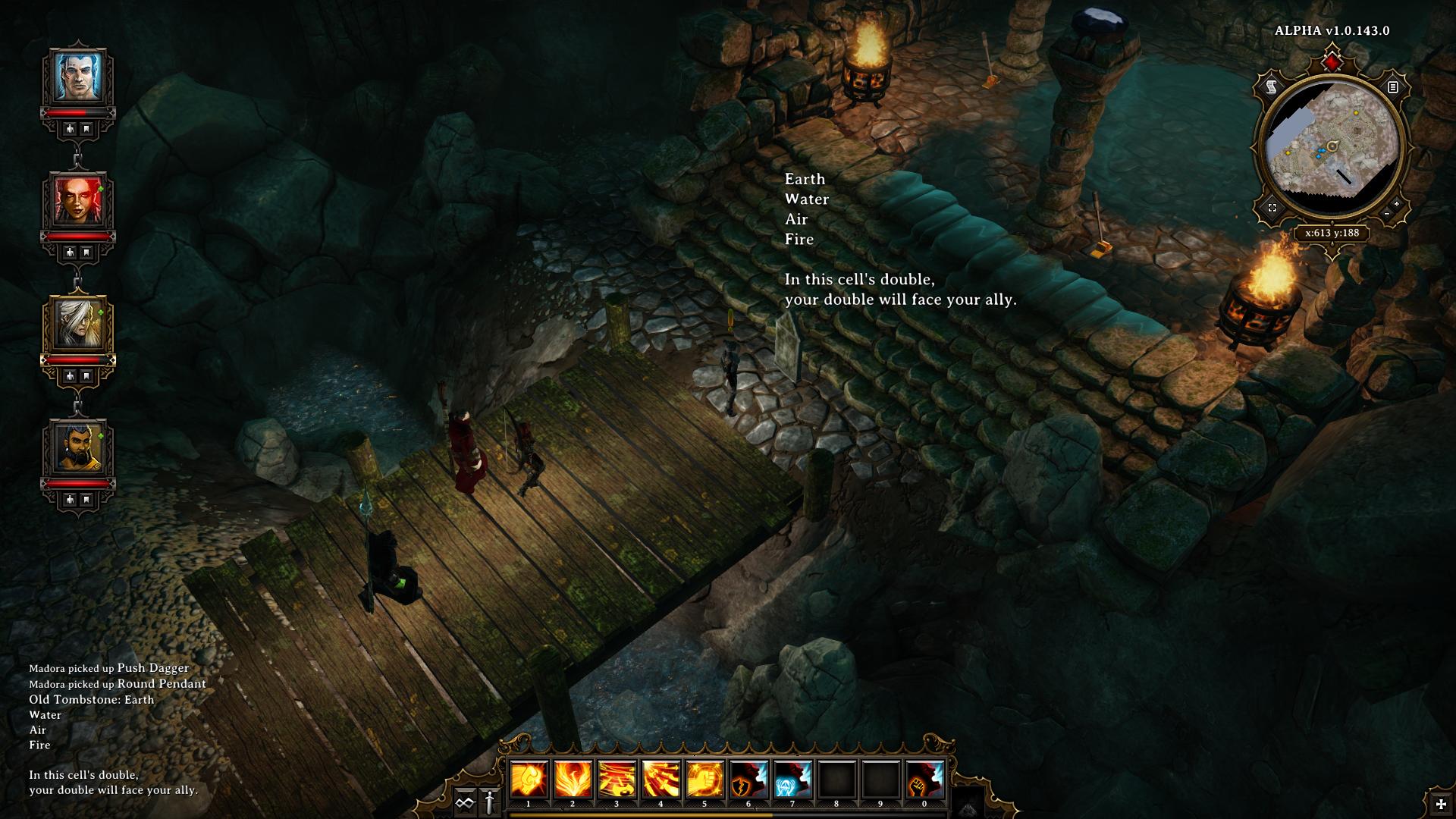Click the red gem atop the minimap
This screenshot has height=819, width=1456.
click(1332, 59)
